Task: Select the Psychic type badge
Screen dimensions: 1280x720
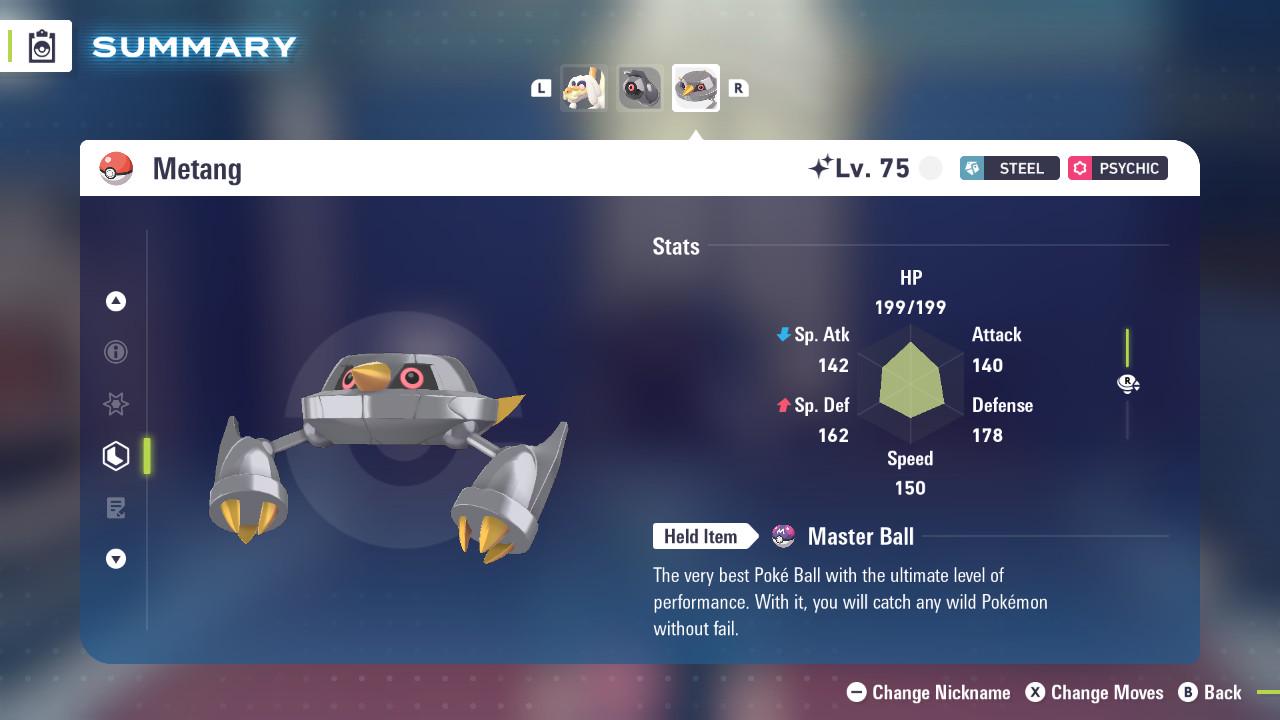Action: 1117,168
